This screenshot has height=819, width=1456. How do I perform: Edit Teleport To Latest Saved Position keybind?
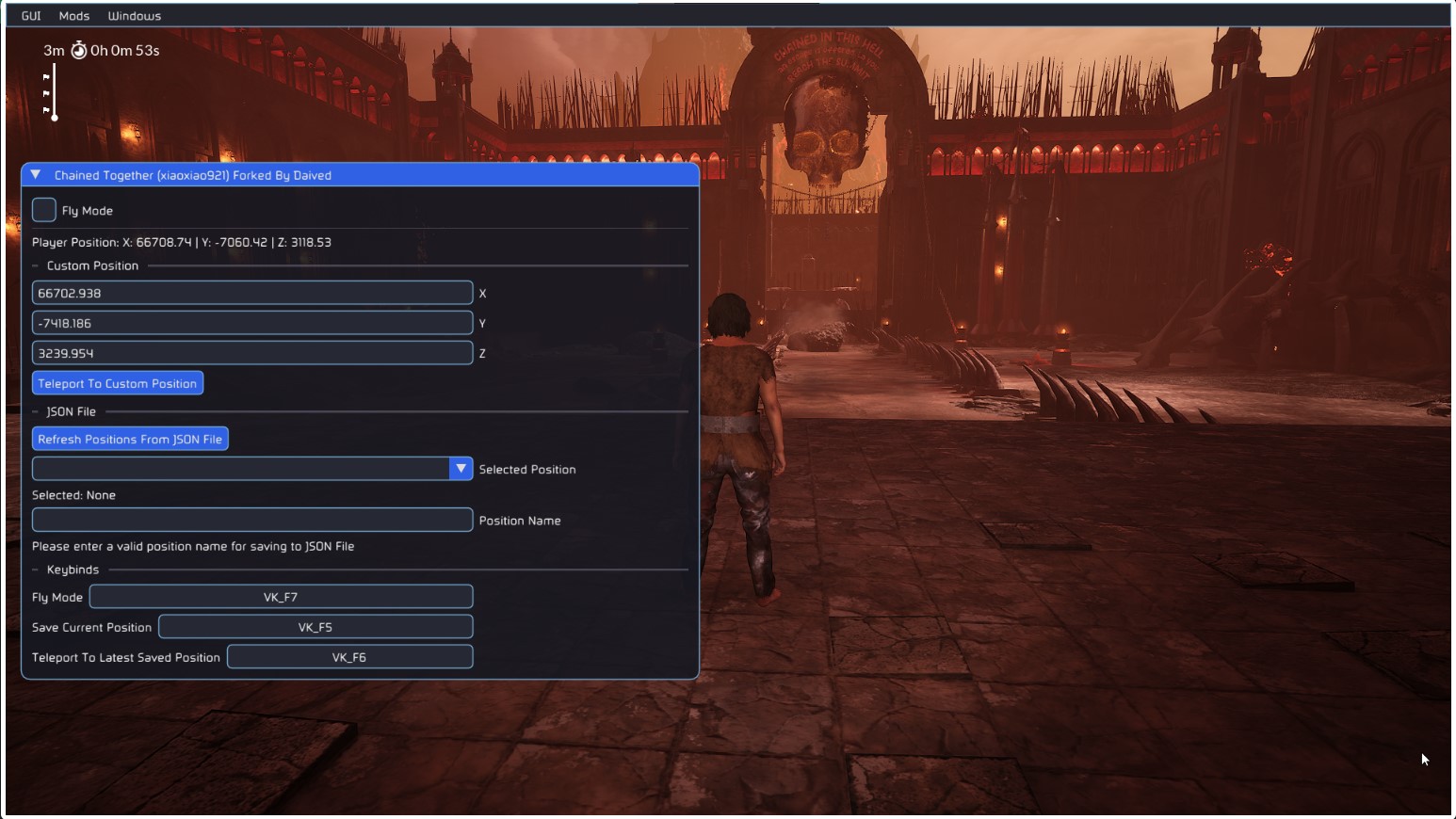pyautogui.click(x=349, y=657)
